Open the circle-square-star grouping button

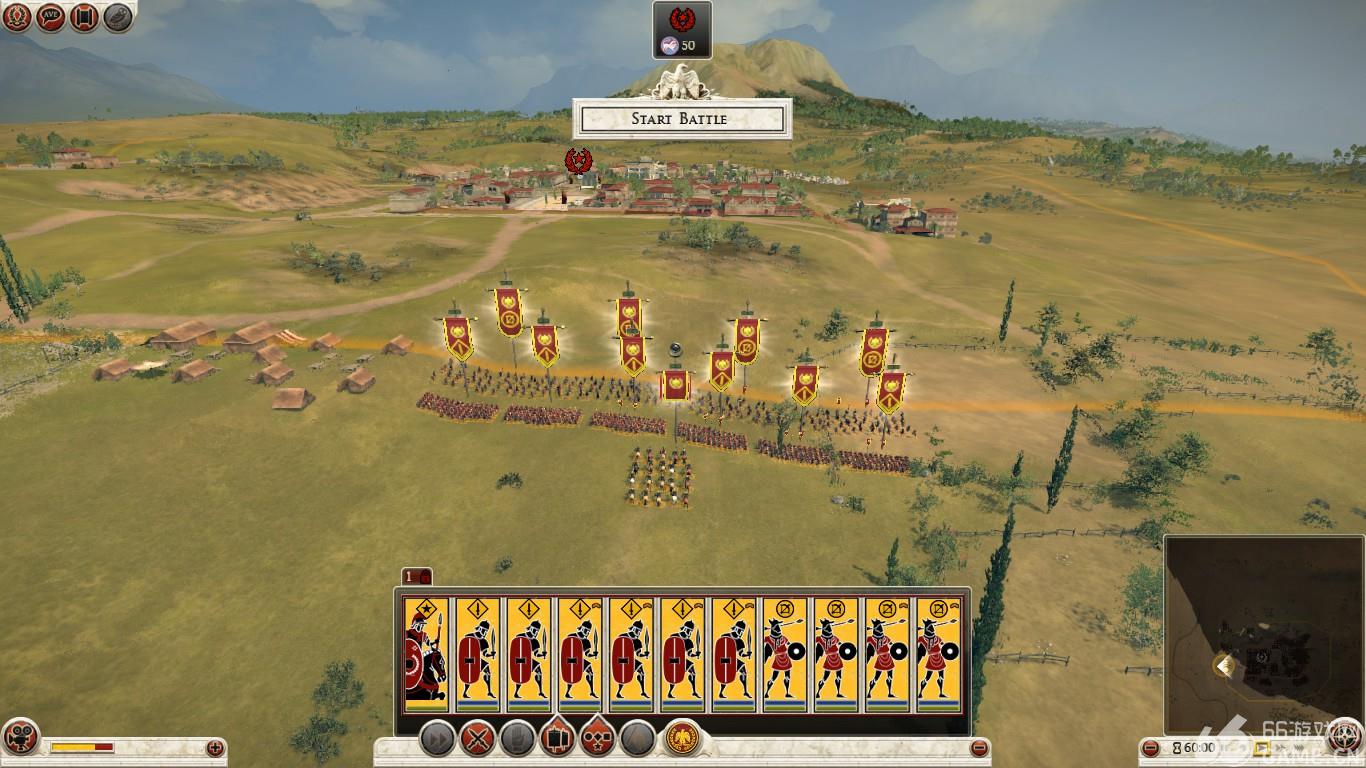tap(597, 740)
